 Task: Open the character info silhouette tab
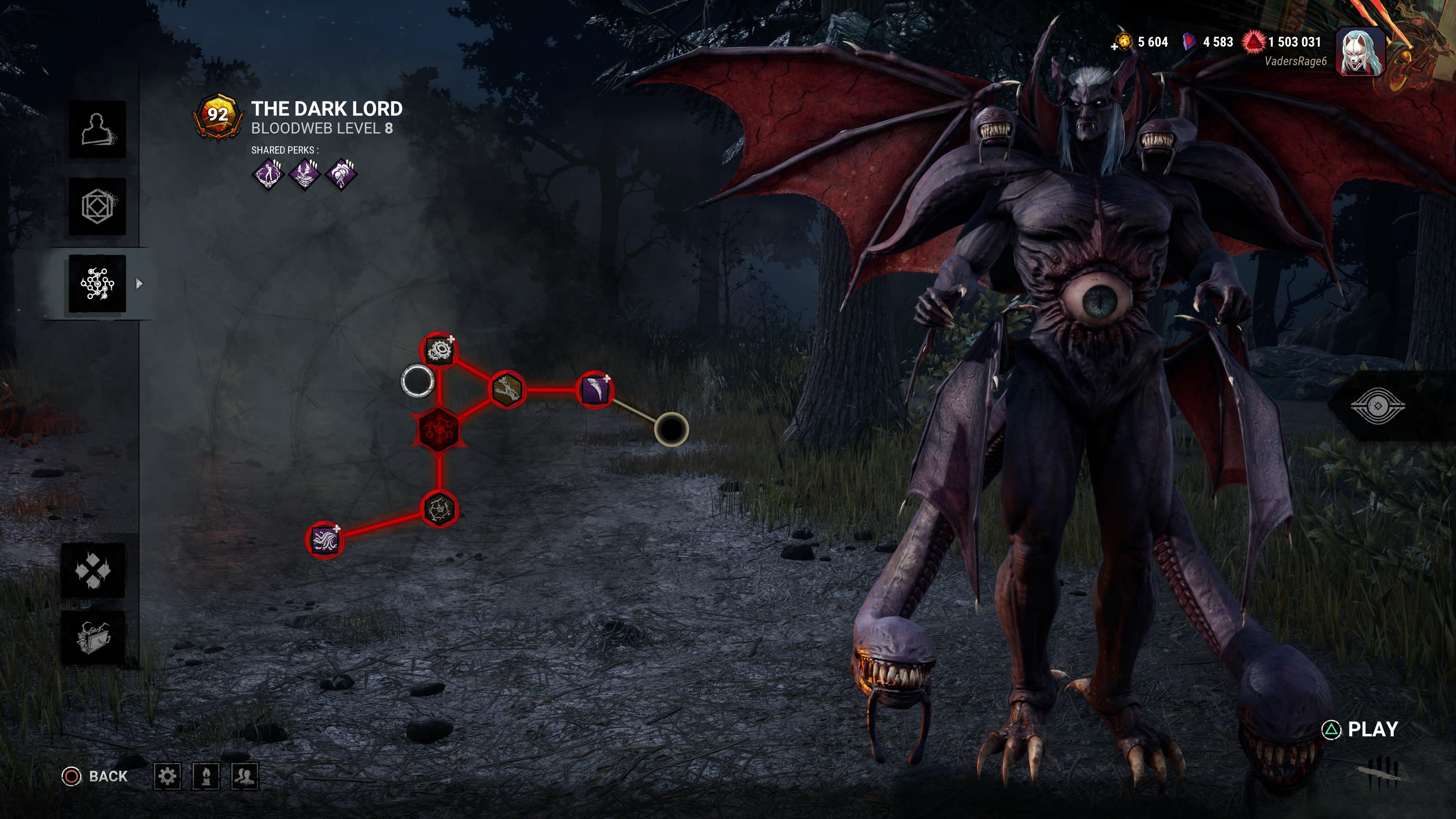click(97, 129)
